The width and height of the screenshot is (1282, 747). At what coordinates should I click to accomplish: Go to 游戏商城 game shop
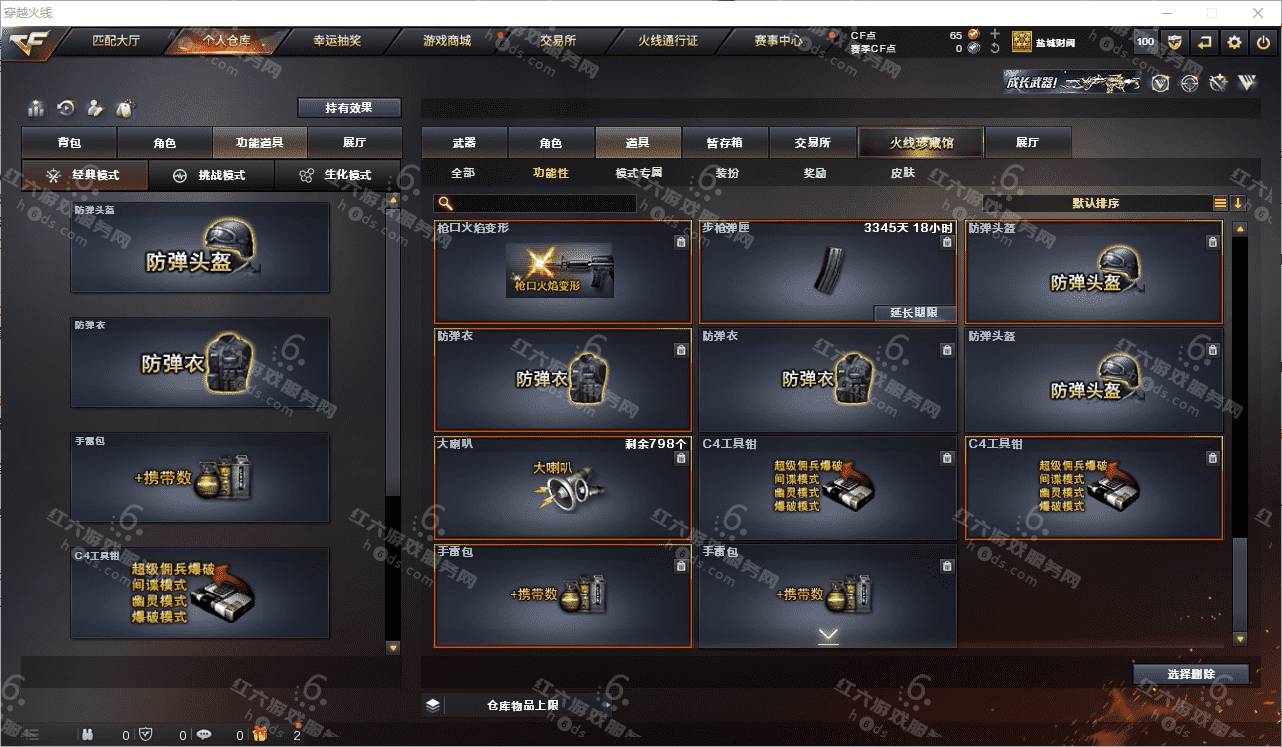pyautogui.click(x=446, y=41)
